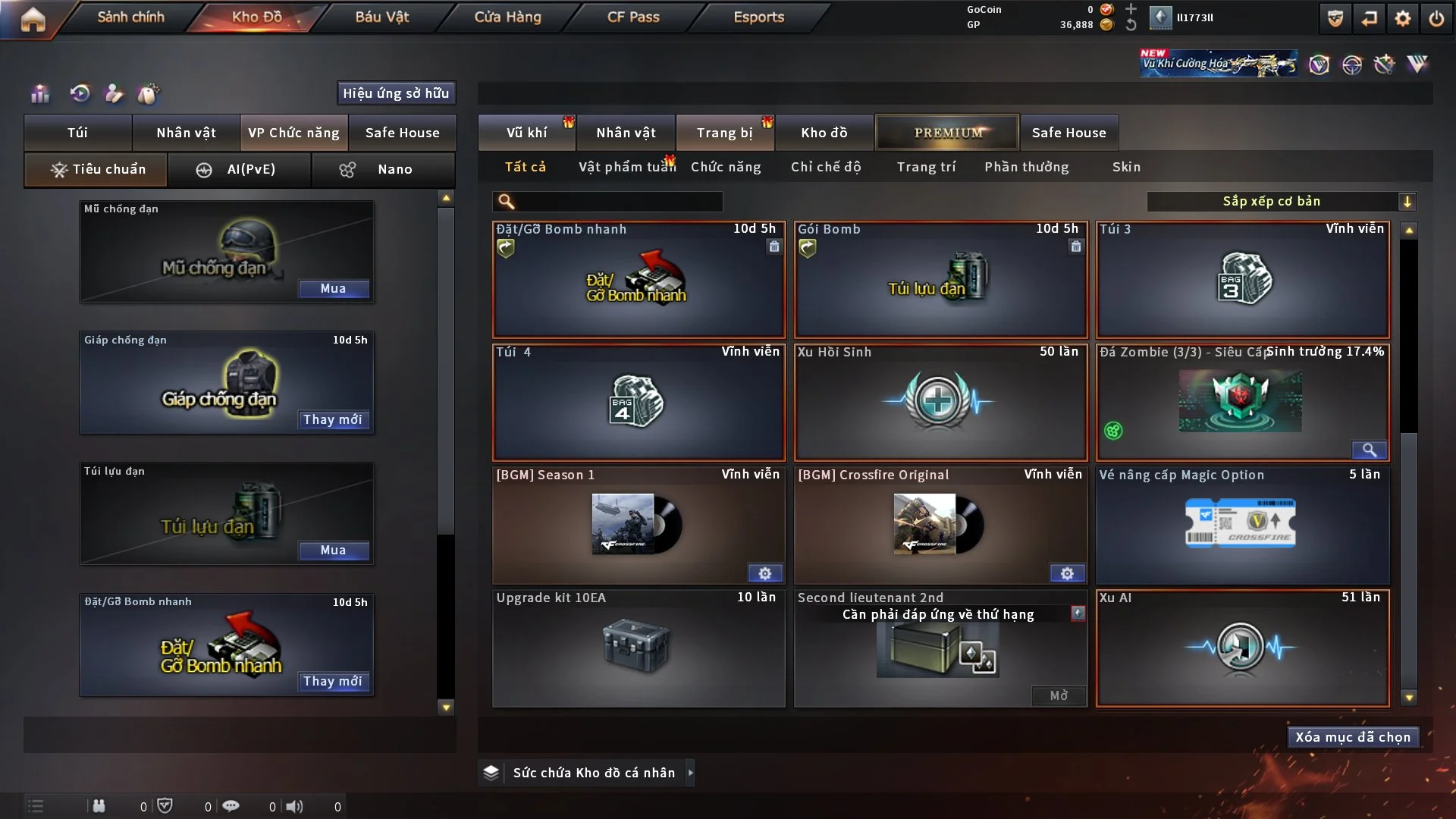Open Hiệu ứng sở hữu effects
Viewport: 1456px width, 819px height.
pos(396,93)
